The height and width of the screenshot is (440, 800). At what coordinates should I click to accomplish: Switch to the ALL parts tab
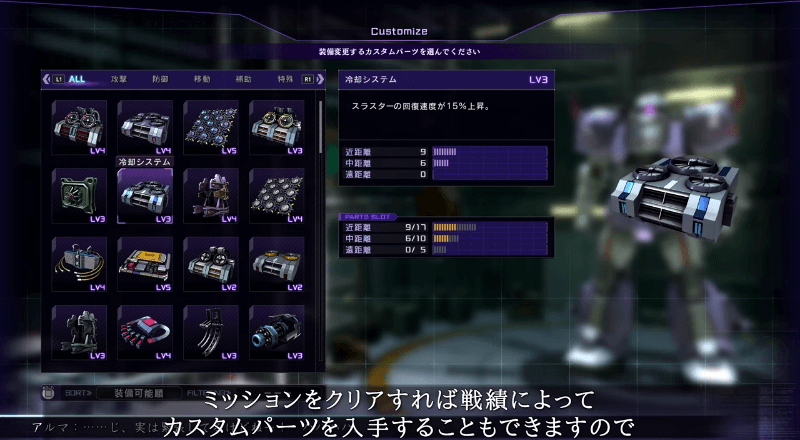tap(76, 78)
